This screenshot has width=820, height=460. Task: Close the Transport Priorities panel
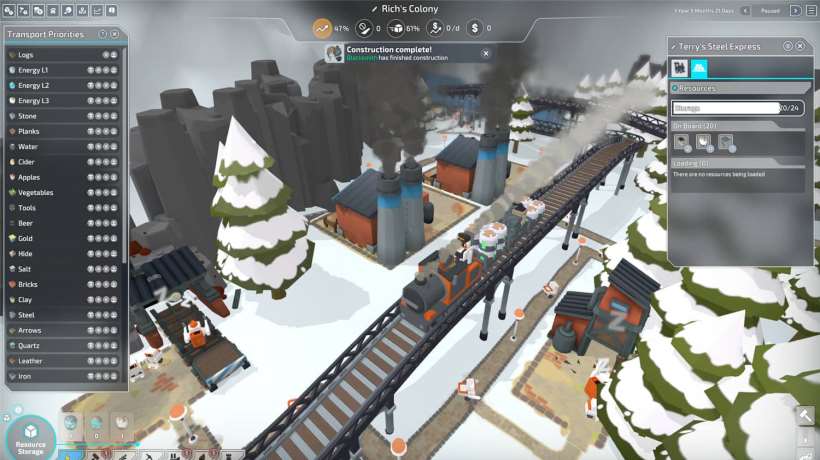pyautogui.click(x=115, y=34)
